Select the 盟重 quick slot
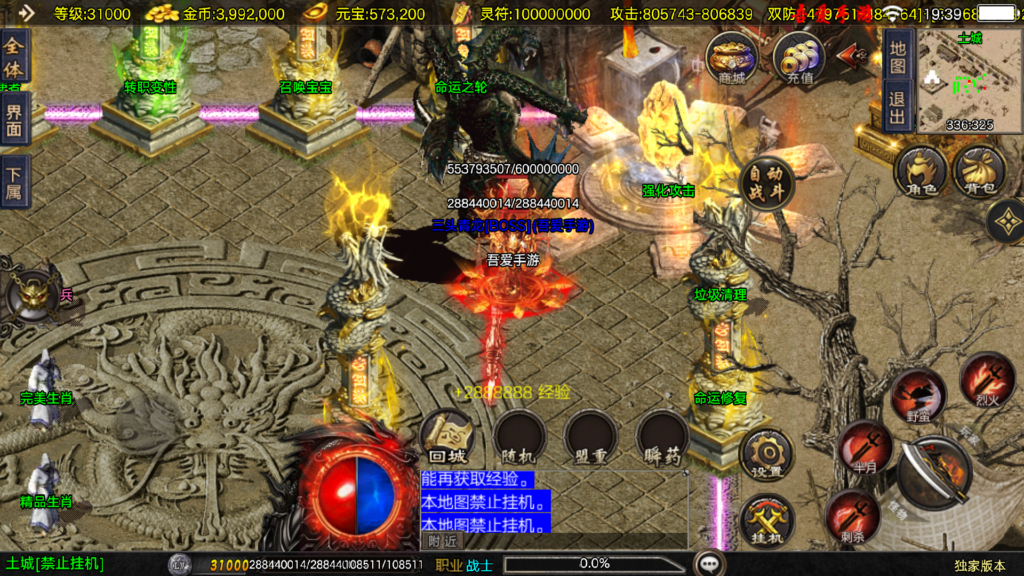Image resolution: width=1024 pixels, height=576 pixels. coord(590,437)
